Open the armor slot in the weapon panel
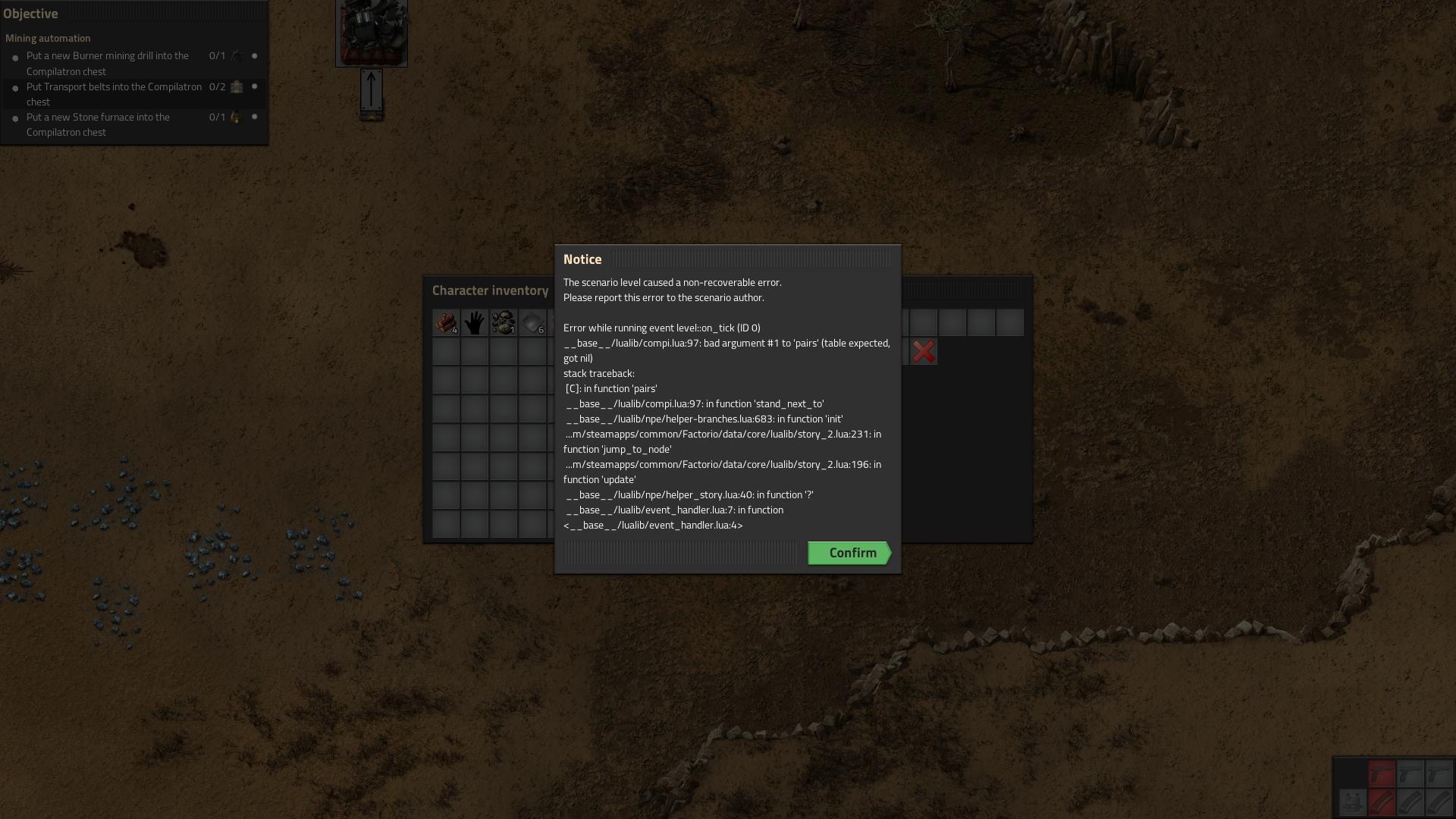 pyautogui.click(x=1352, y=802)
